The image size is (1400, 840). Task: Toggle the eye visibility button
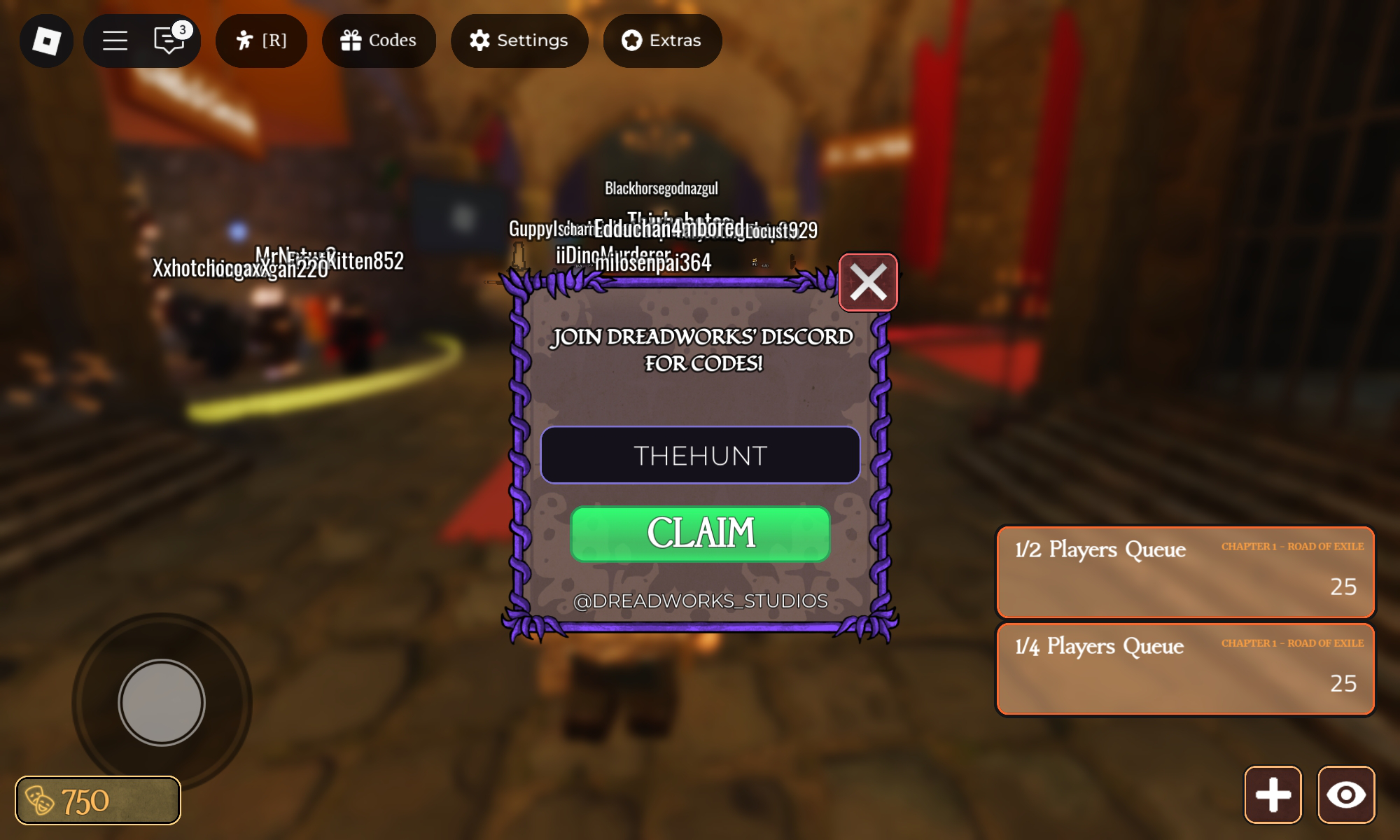(1347, 794)
